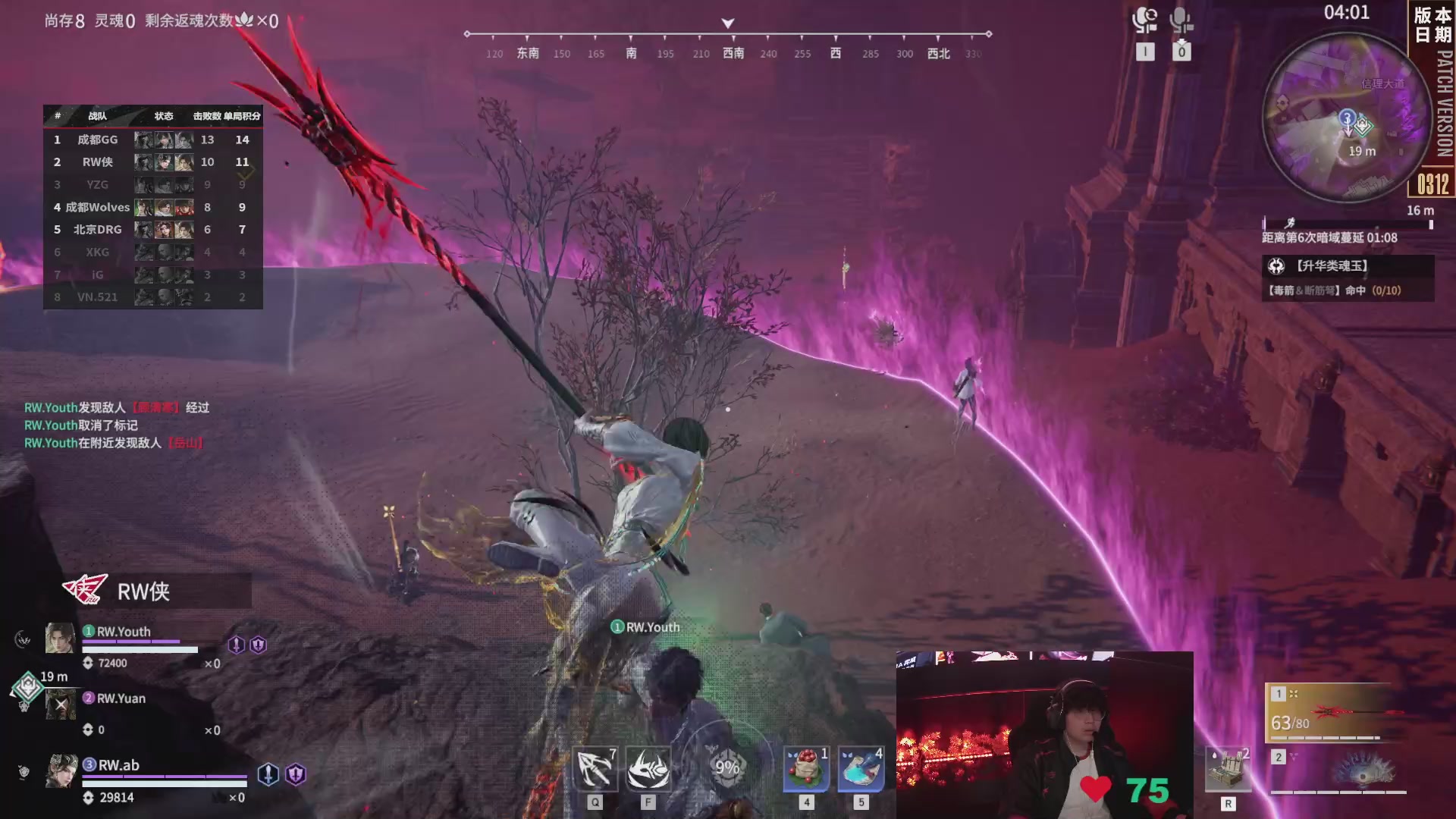The height and width of the screenshot is (819, 1456).
Task: Use the repair kit armor item
Action: (1228, 771)
